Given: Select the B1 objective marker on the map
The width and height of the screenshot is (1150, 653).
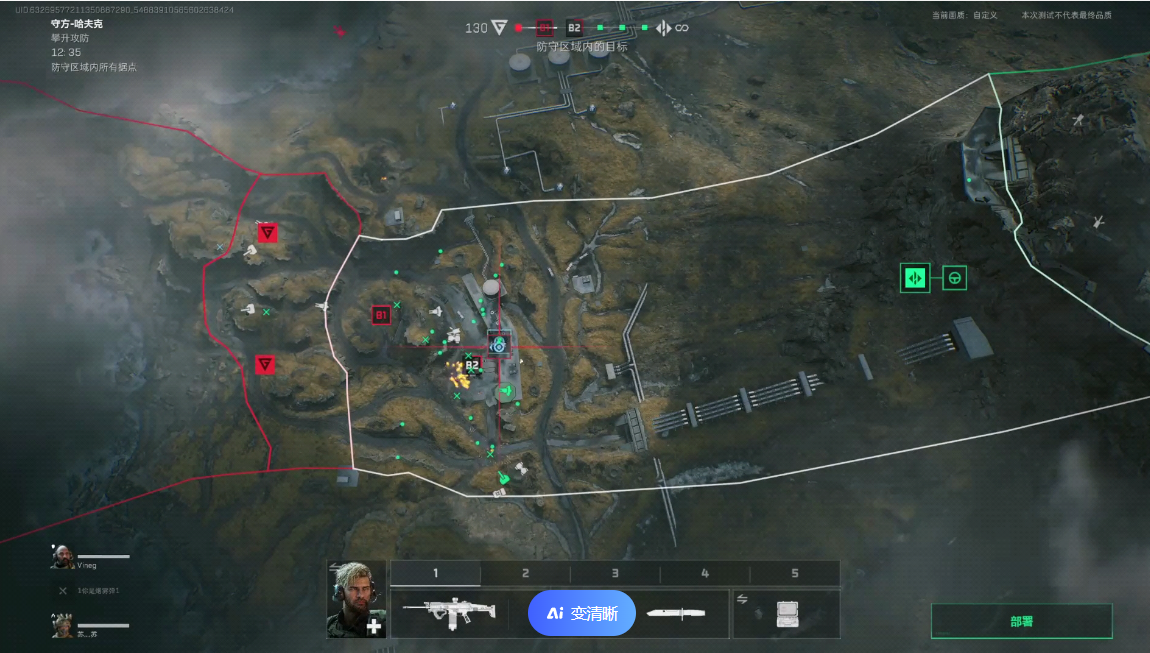Looking at the screenshot, I should (381, 315).
